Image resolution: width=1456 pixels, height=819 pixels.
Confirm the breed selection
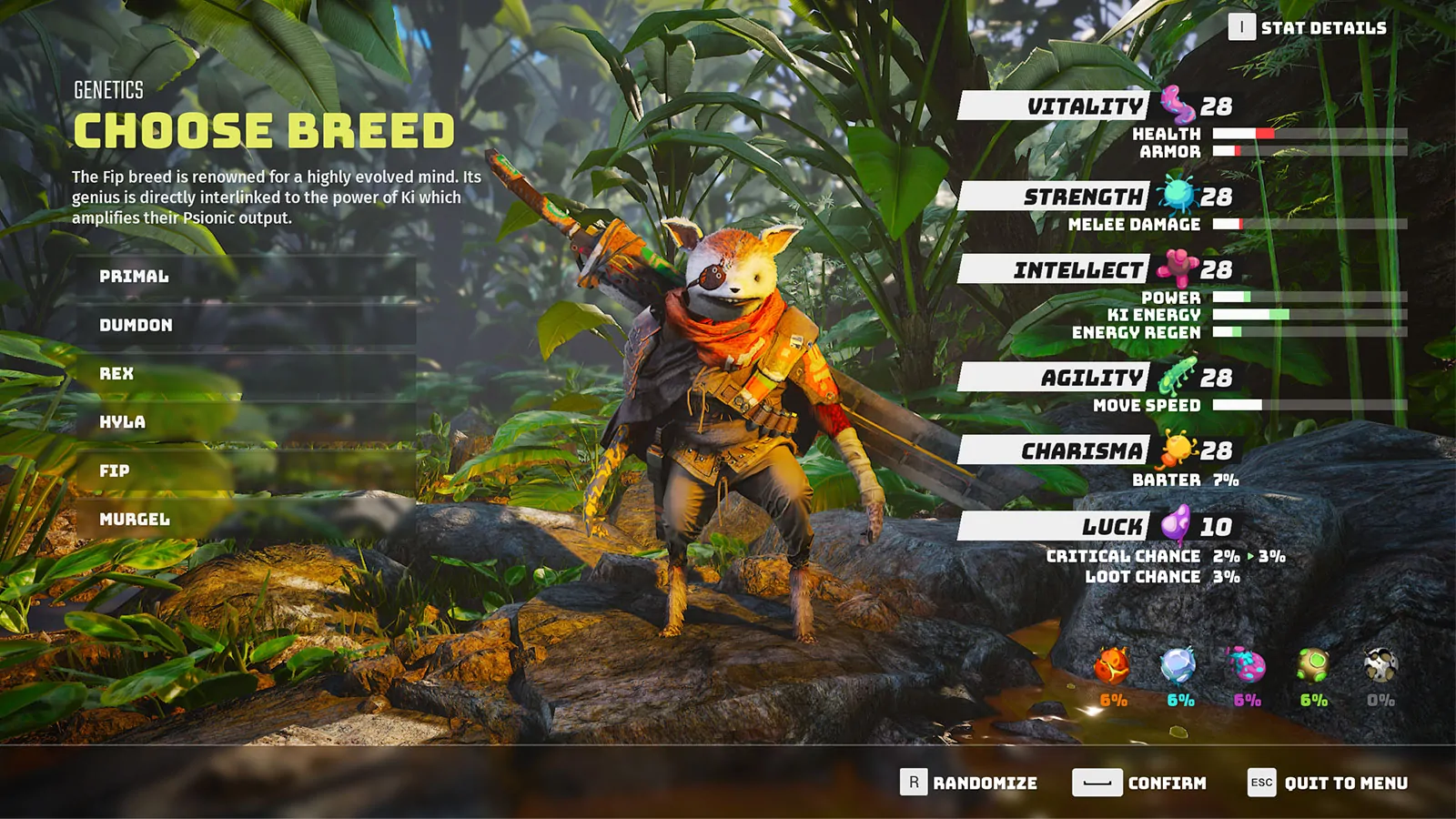click(1139, 783)
